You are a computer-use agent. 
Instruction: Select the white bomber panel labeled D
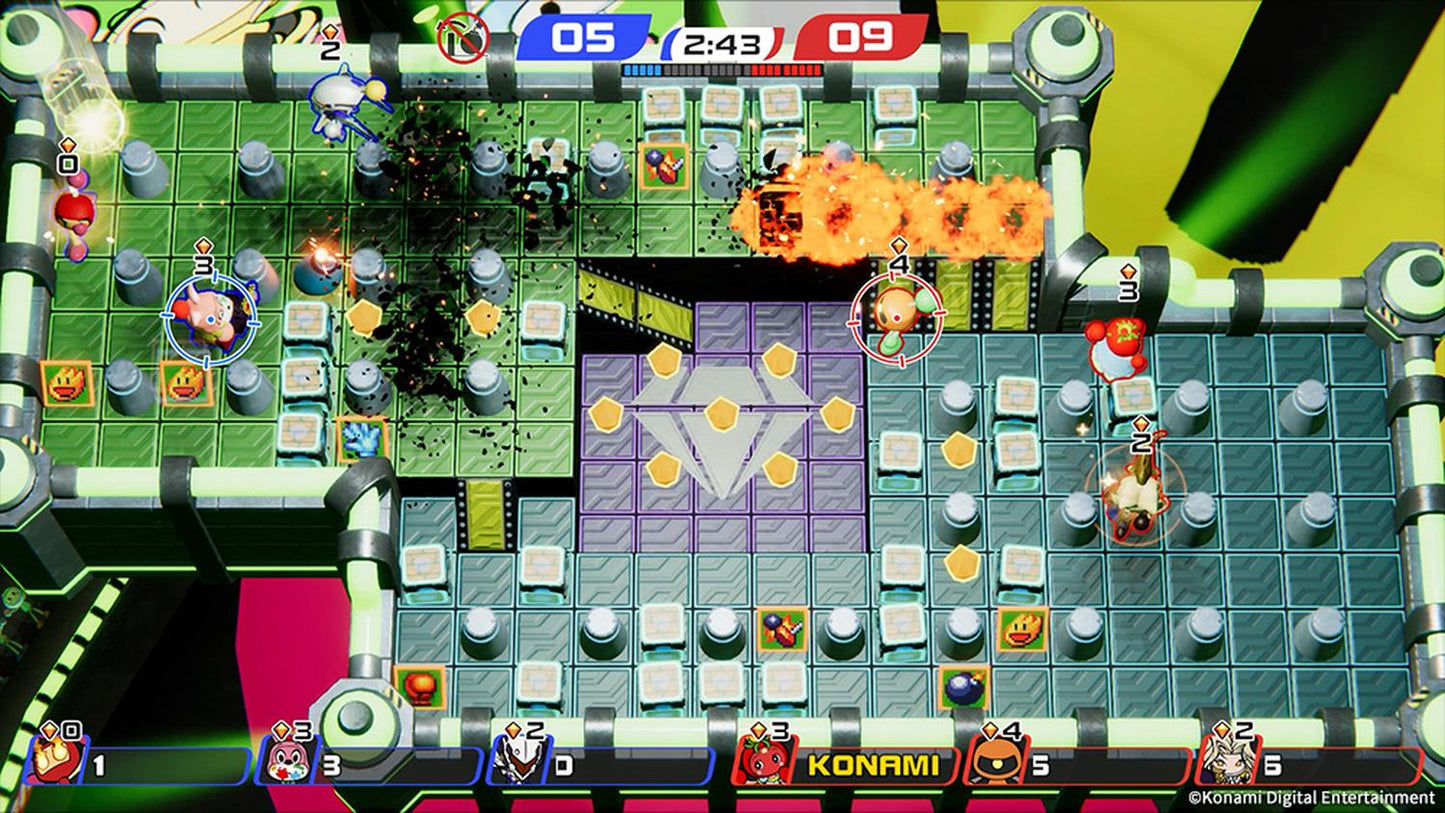[x=600, y=766]
